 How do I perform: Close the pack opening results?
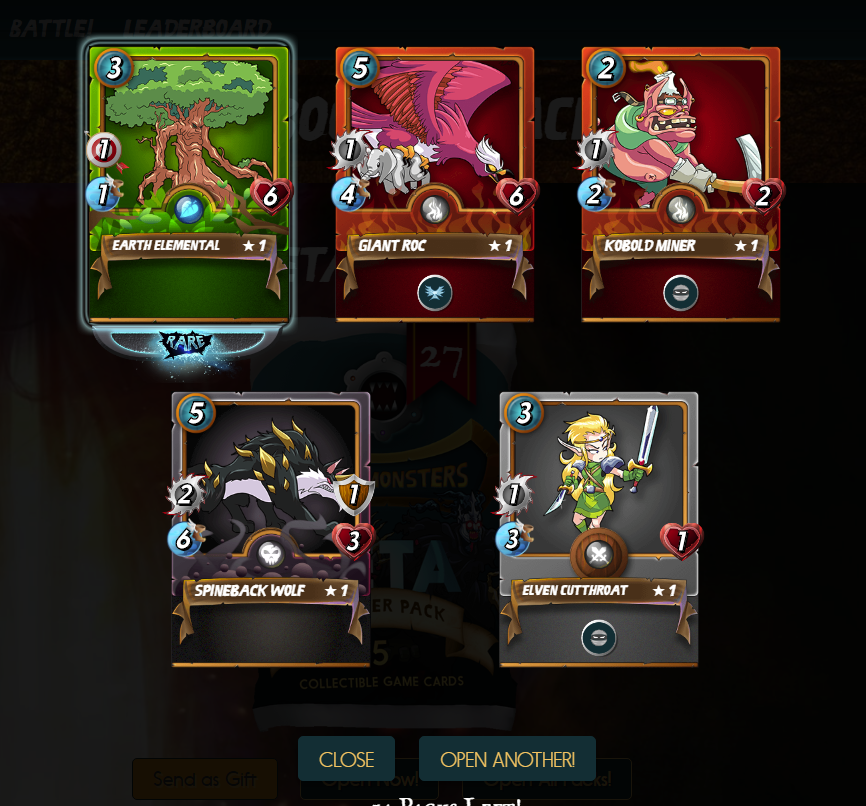click(346, 759)
